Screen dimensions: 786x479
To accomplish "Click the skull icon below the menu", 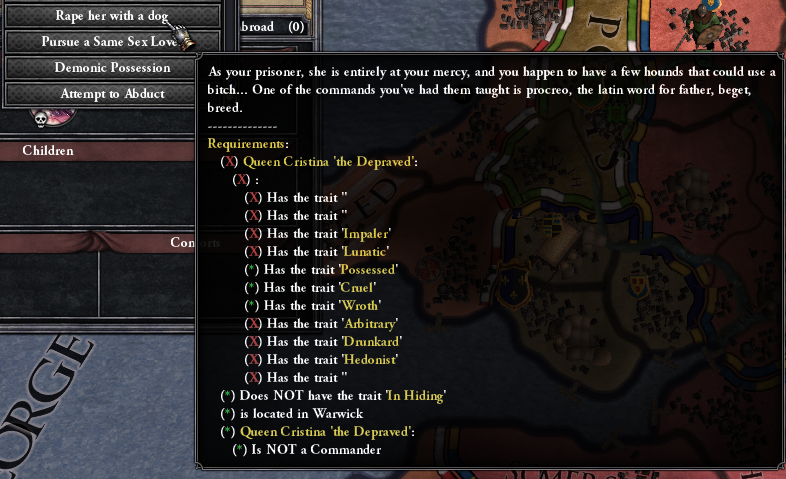I will click(x=42, y=118).
